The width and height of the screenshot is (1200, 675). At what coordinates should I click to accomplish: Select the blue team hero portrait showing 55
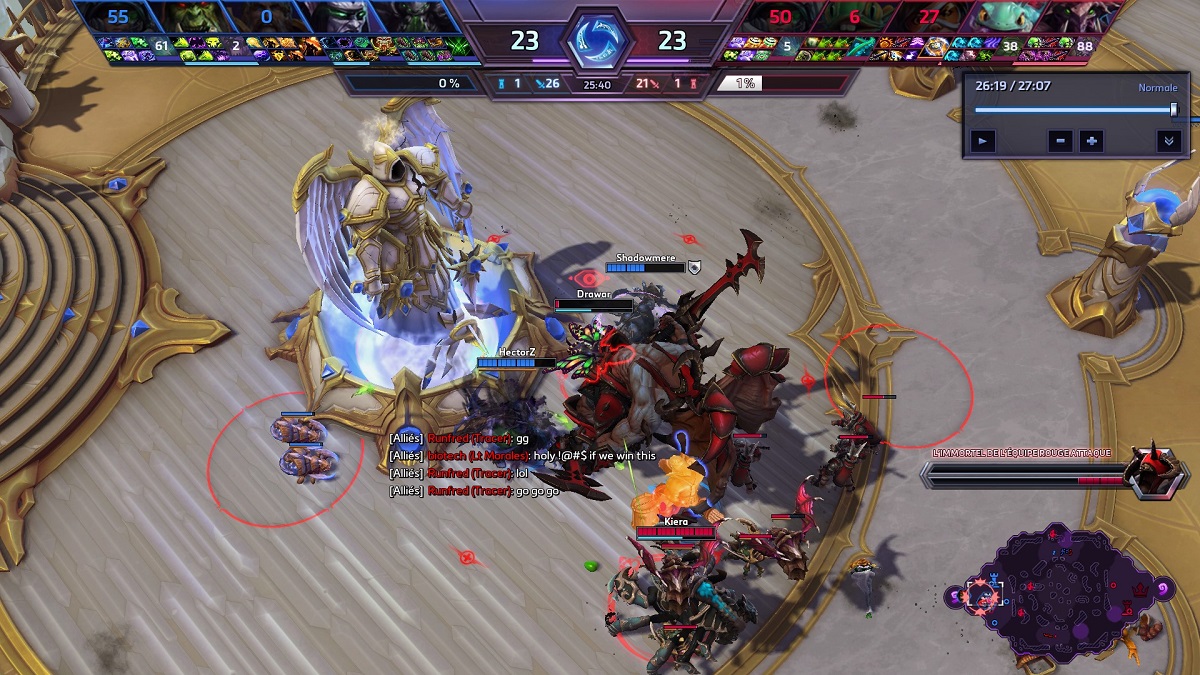click(116, 17)
